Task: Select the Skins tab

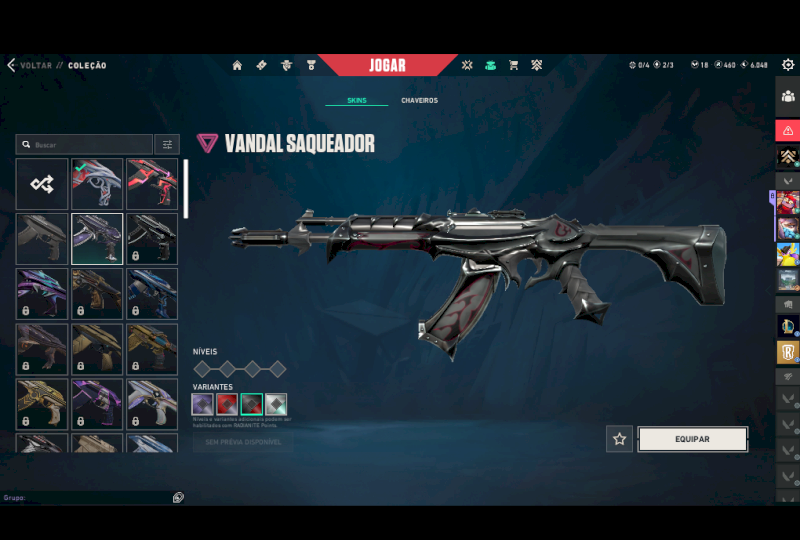Action: coord(356,101)
